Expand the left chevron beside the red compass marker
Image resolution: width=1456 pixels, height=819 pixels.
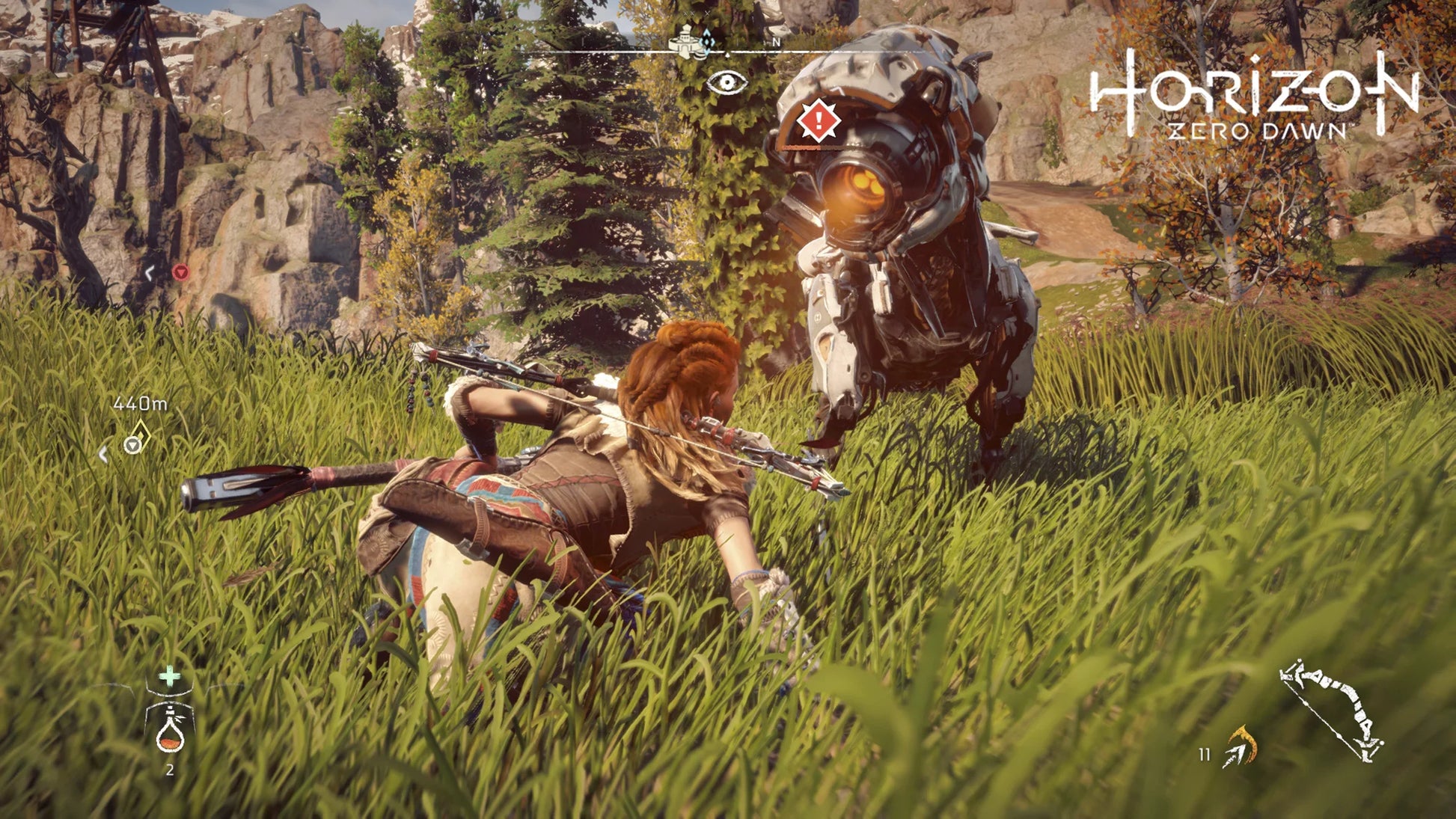(x=148, y=273)
